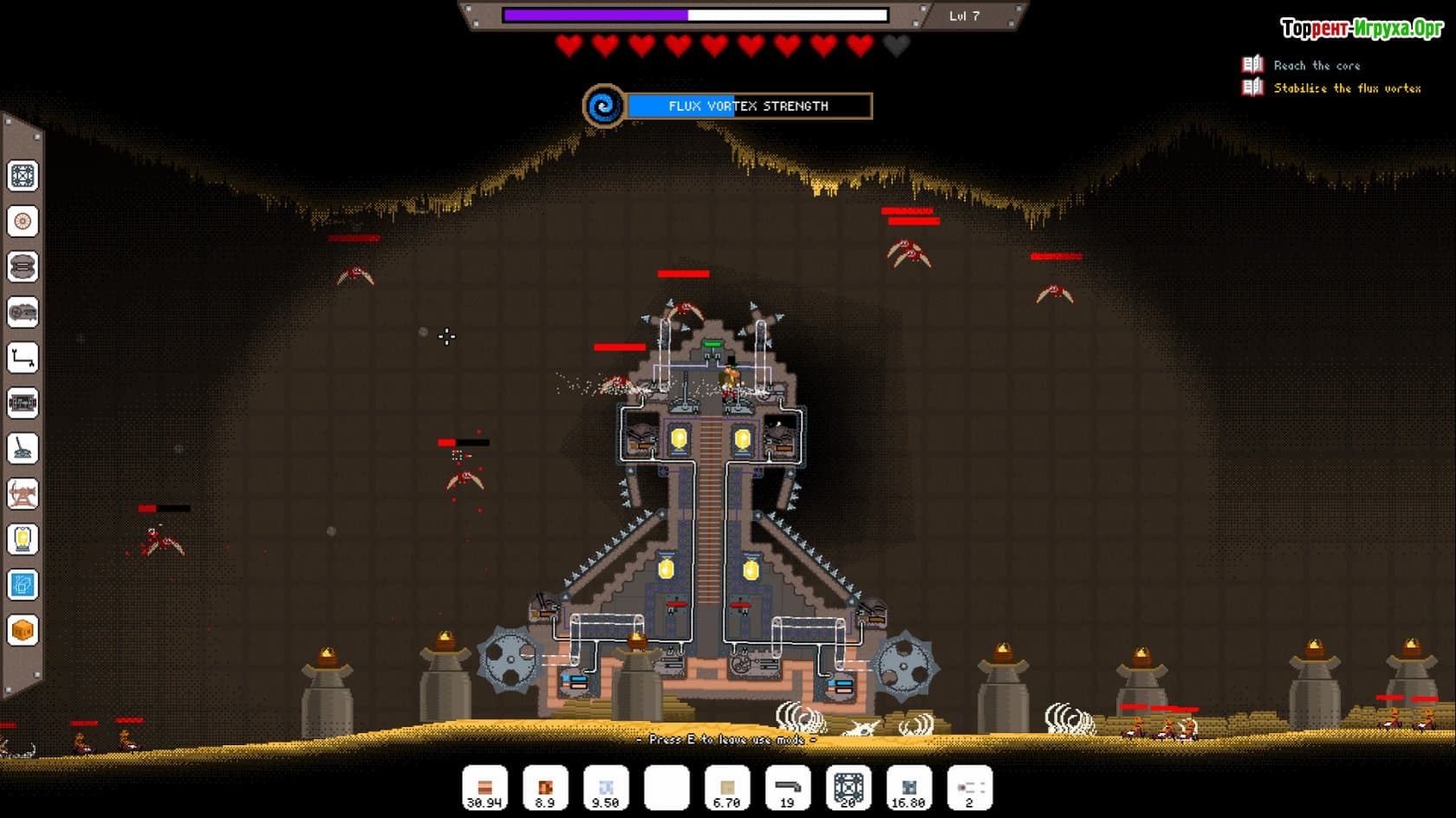Viewport: 1456px width, 818px height.
Task: Select the yellow lantern build tool
Action: [x=23, y=539]
